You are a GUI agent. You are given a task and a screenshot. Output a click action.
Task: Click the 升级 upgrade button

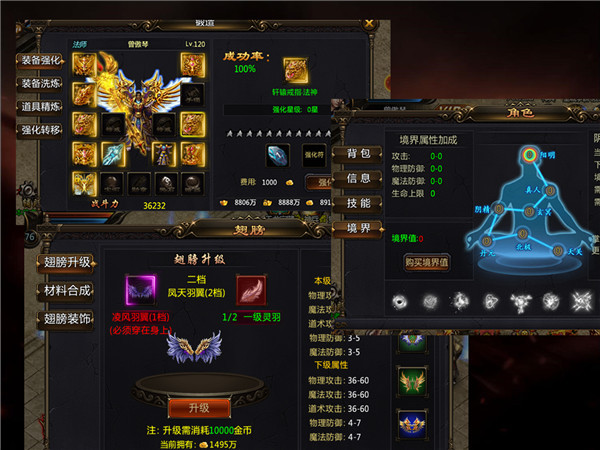[190, 407]
